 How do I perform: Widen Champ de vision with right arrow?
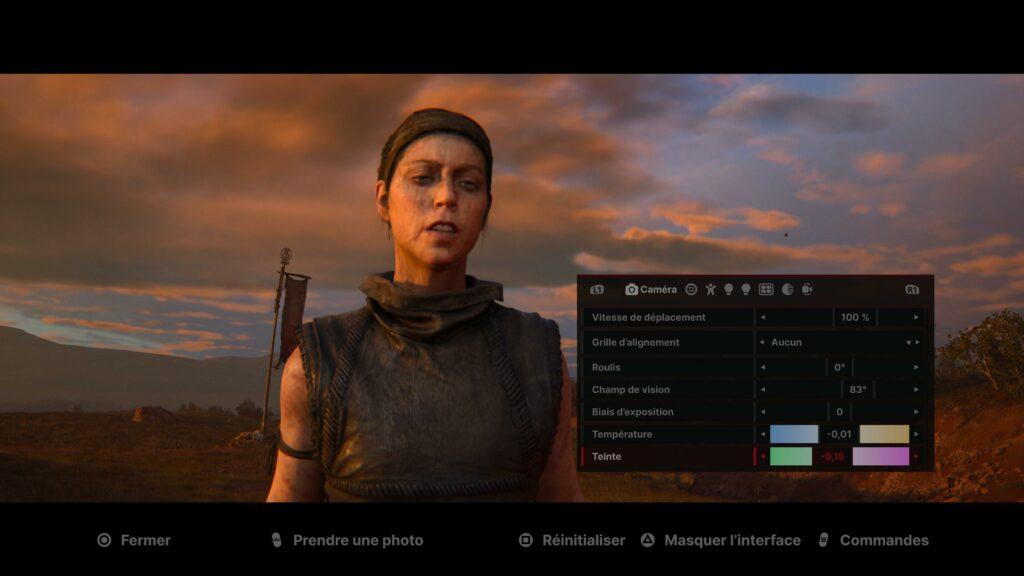click(916, 389)
